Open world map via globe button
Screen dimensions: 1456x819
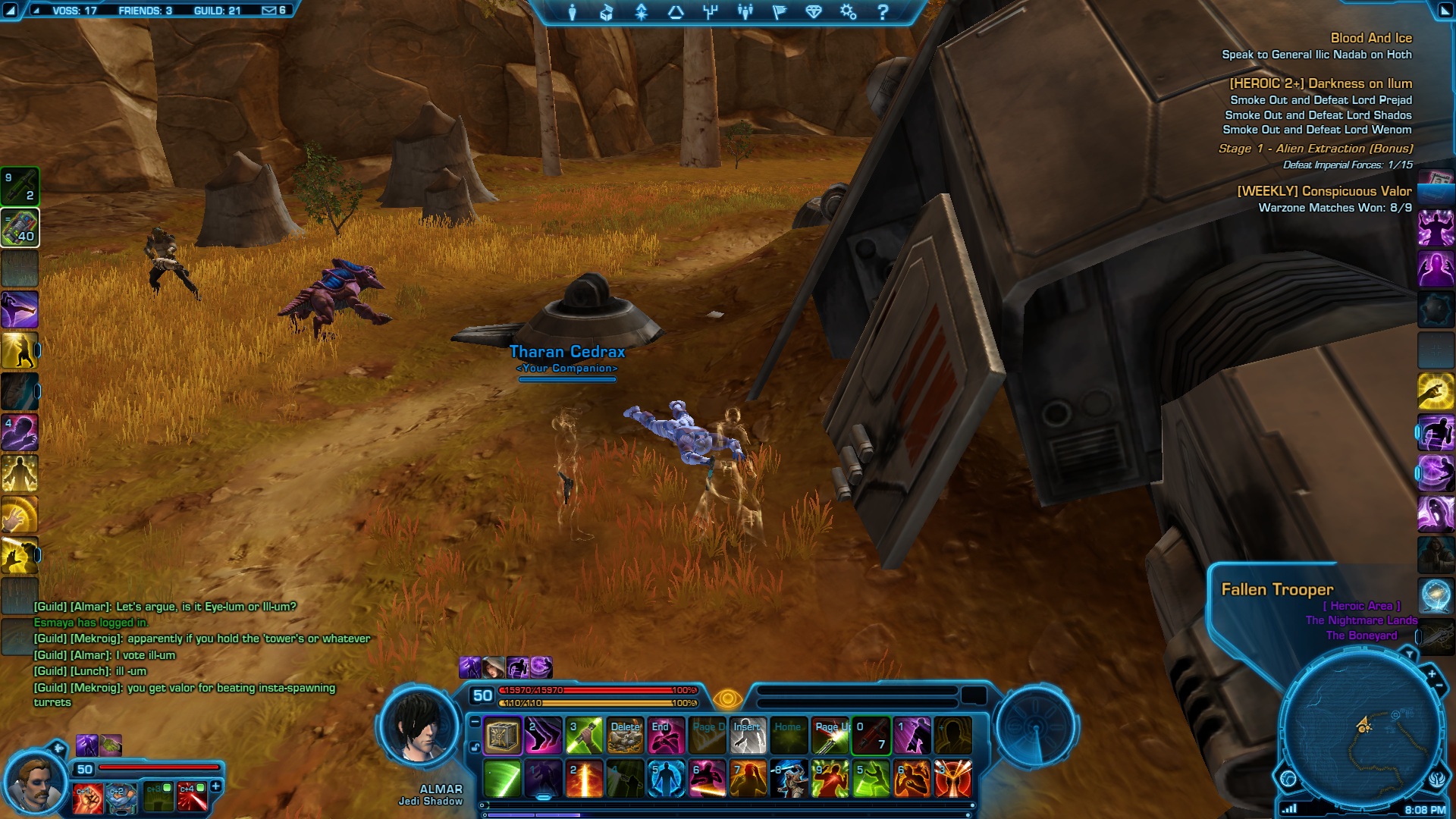point(1288,778)
